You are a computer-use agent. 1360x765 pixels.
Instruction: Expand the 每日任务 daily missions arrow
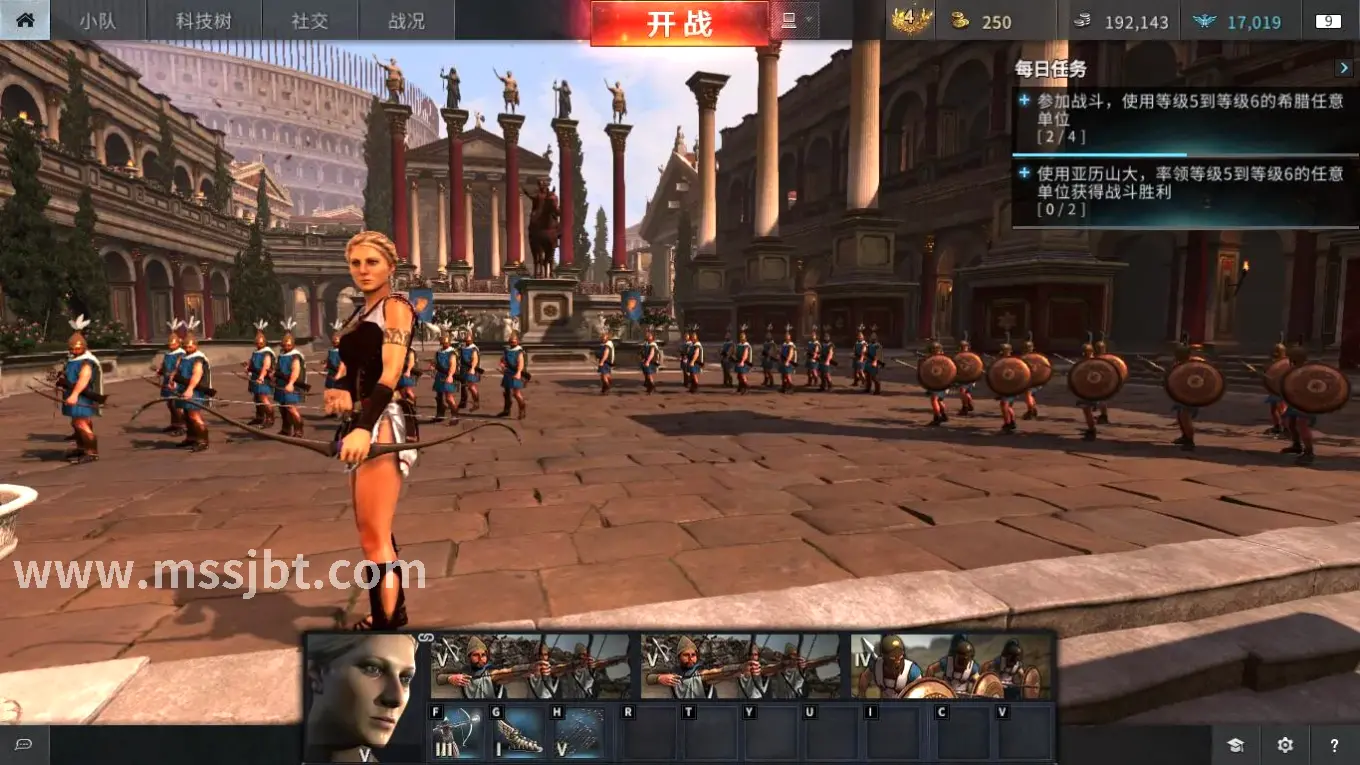point(1344,68)
